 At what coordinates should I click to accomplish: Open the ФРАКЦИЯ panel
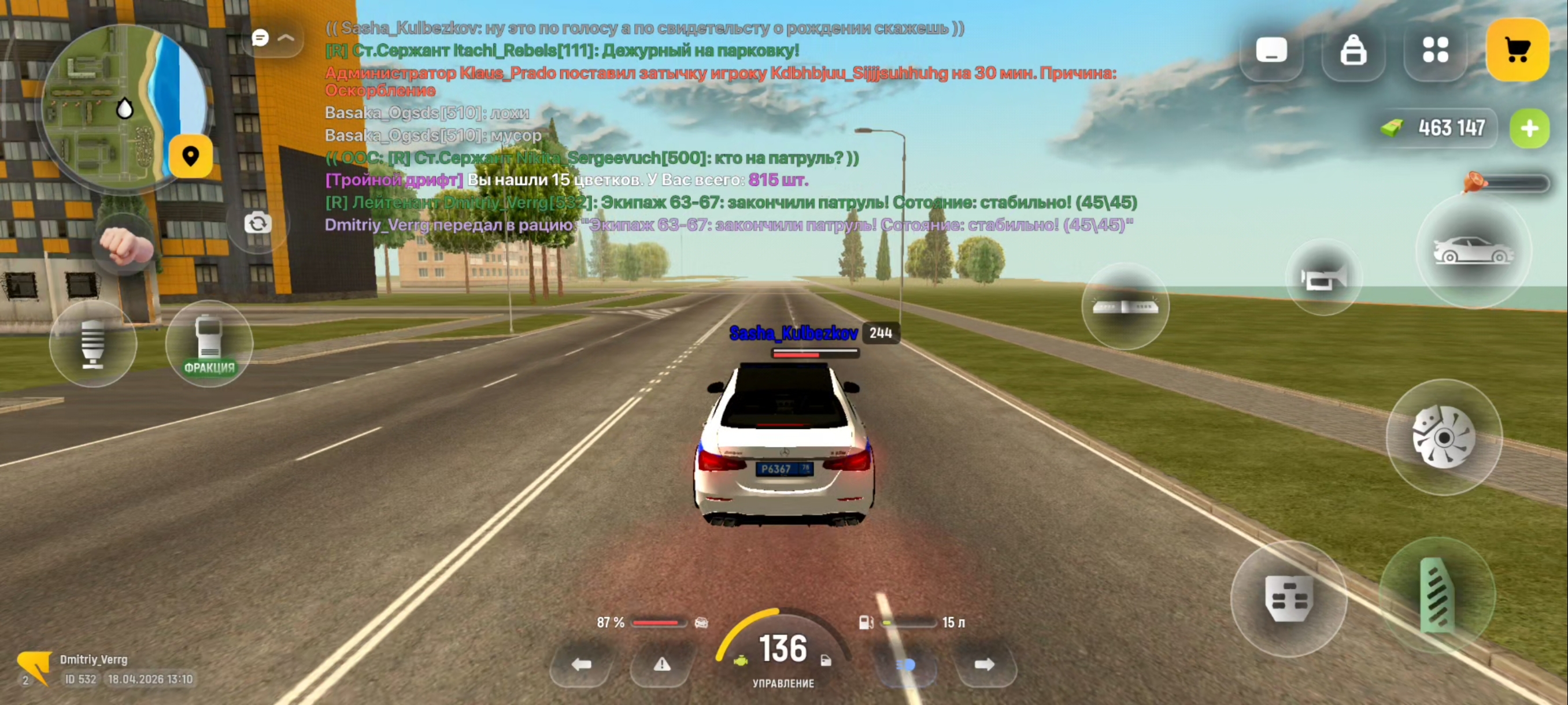point(209,344)
